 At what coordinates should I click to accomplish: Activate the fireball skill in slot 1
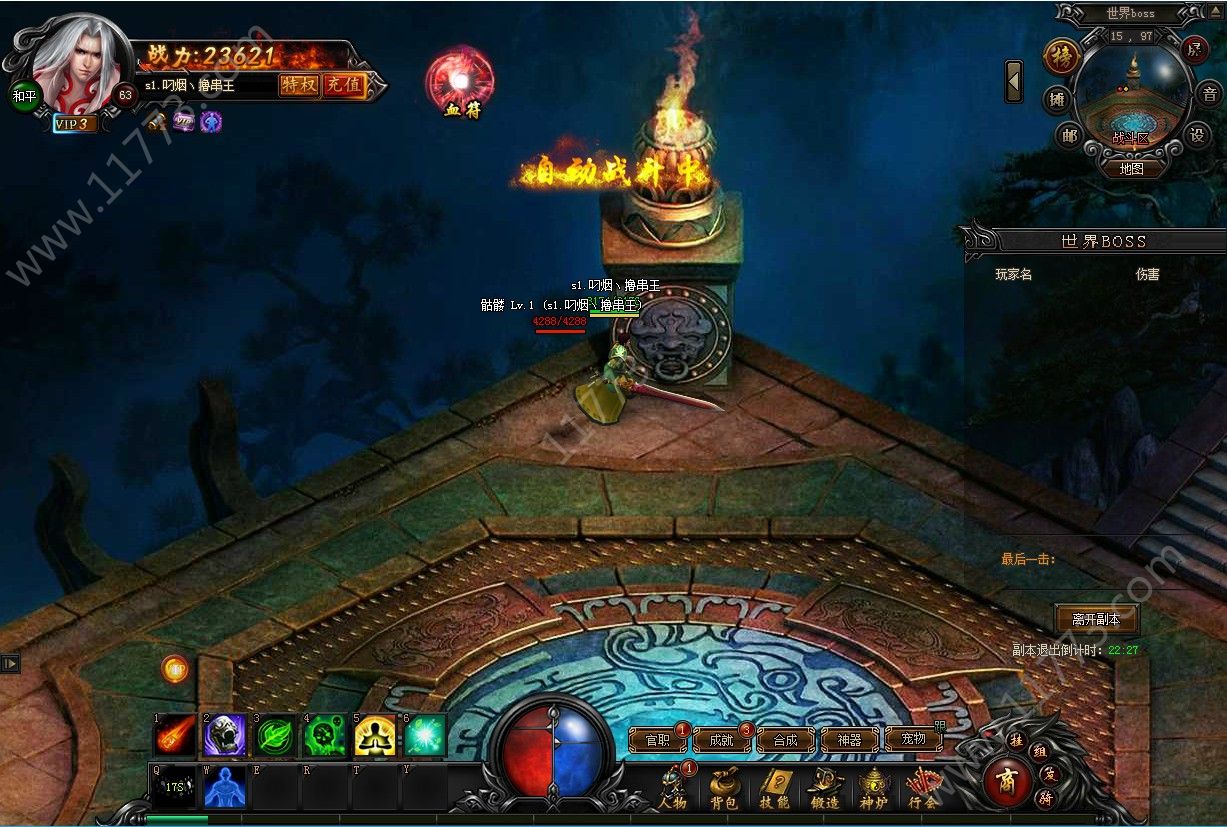(175, 735)
